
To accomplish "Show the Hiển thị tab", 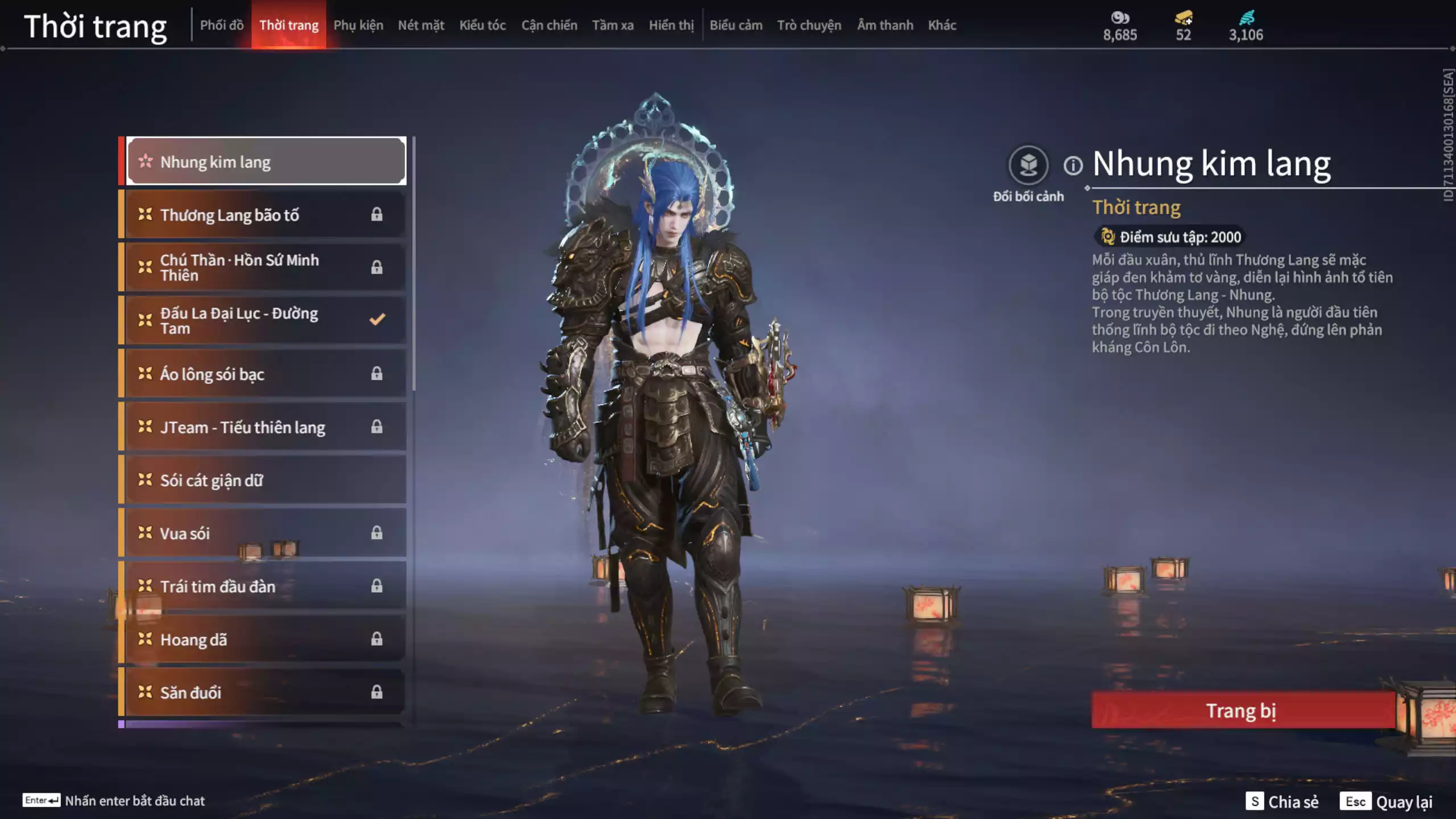I will pos(671,25).
